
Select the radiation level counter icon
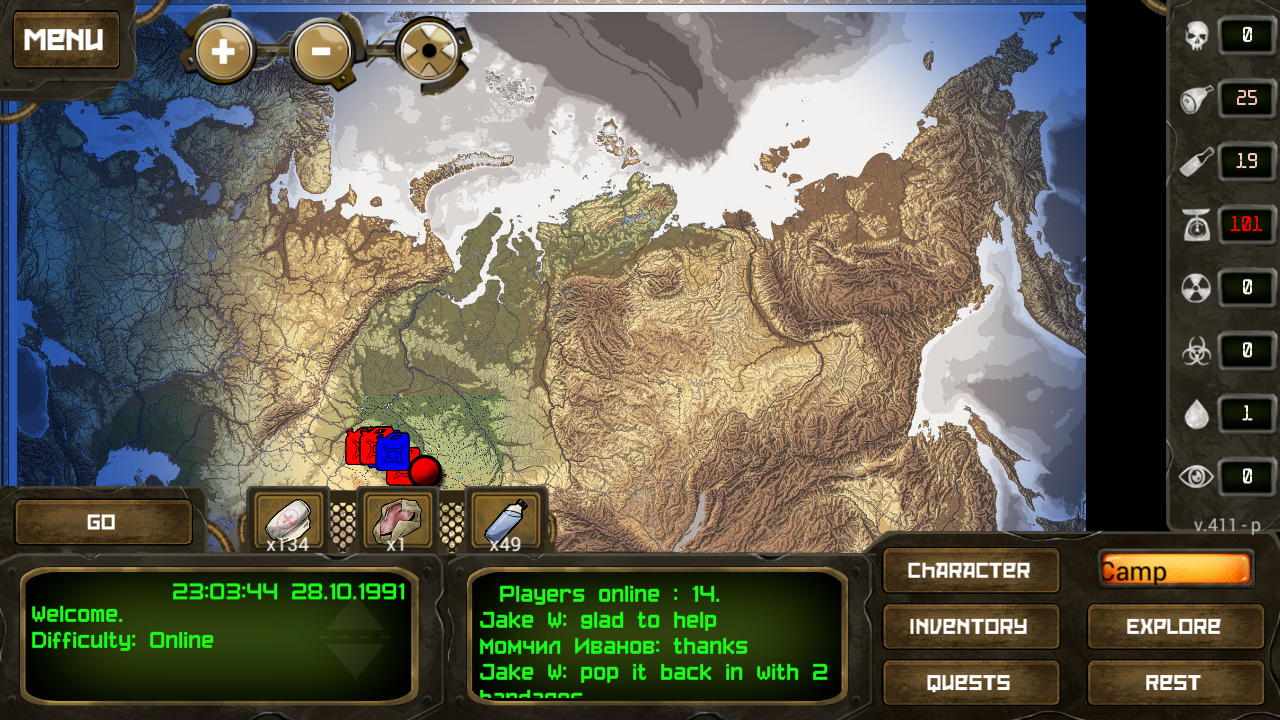pyautogui.click(x=1196, y=288)
